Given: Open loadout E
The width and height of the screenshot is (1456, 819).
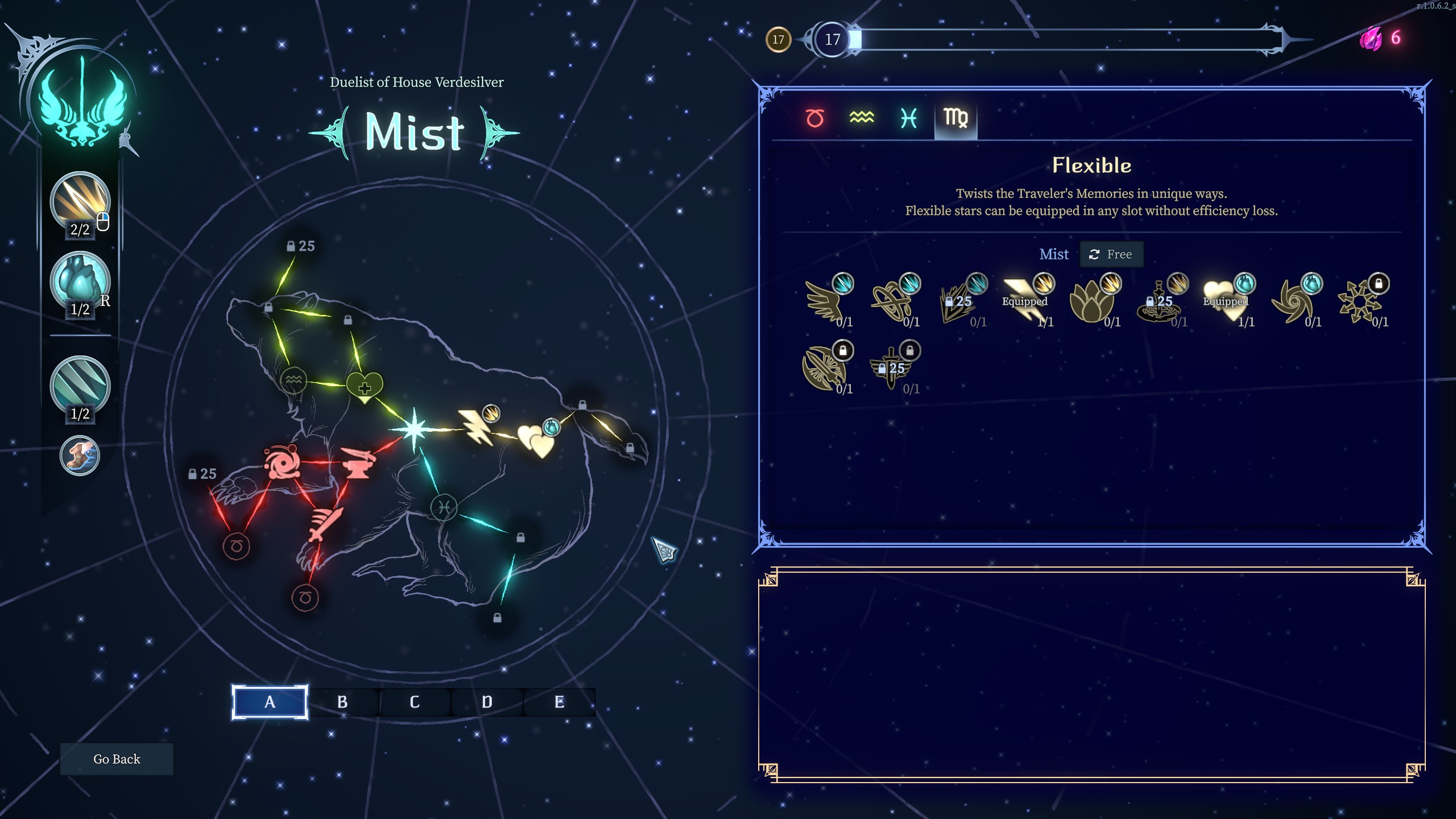Looking at the screenshot, I should tap(559, 702).
